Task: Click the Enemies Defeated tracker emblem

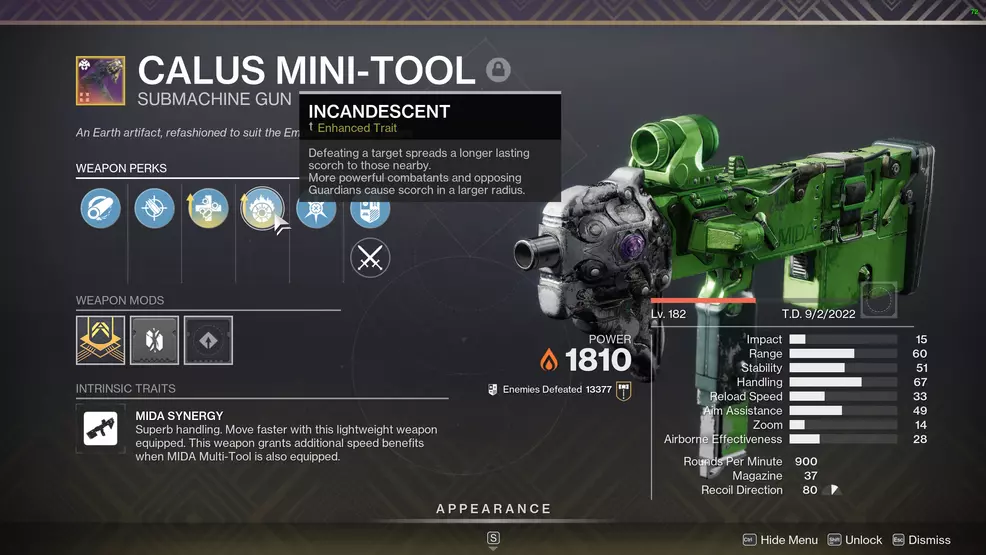Action: click(x=625, y=389)
